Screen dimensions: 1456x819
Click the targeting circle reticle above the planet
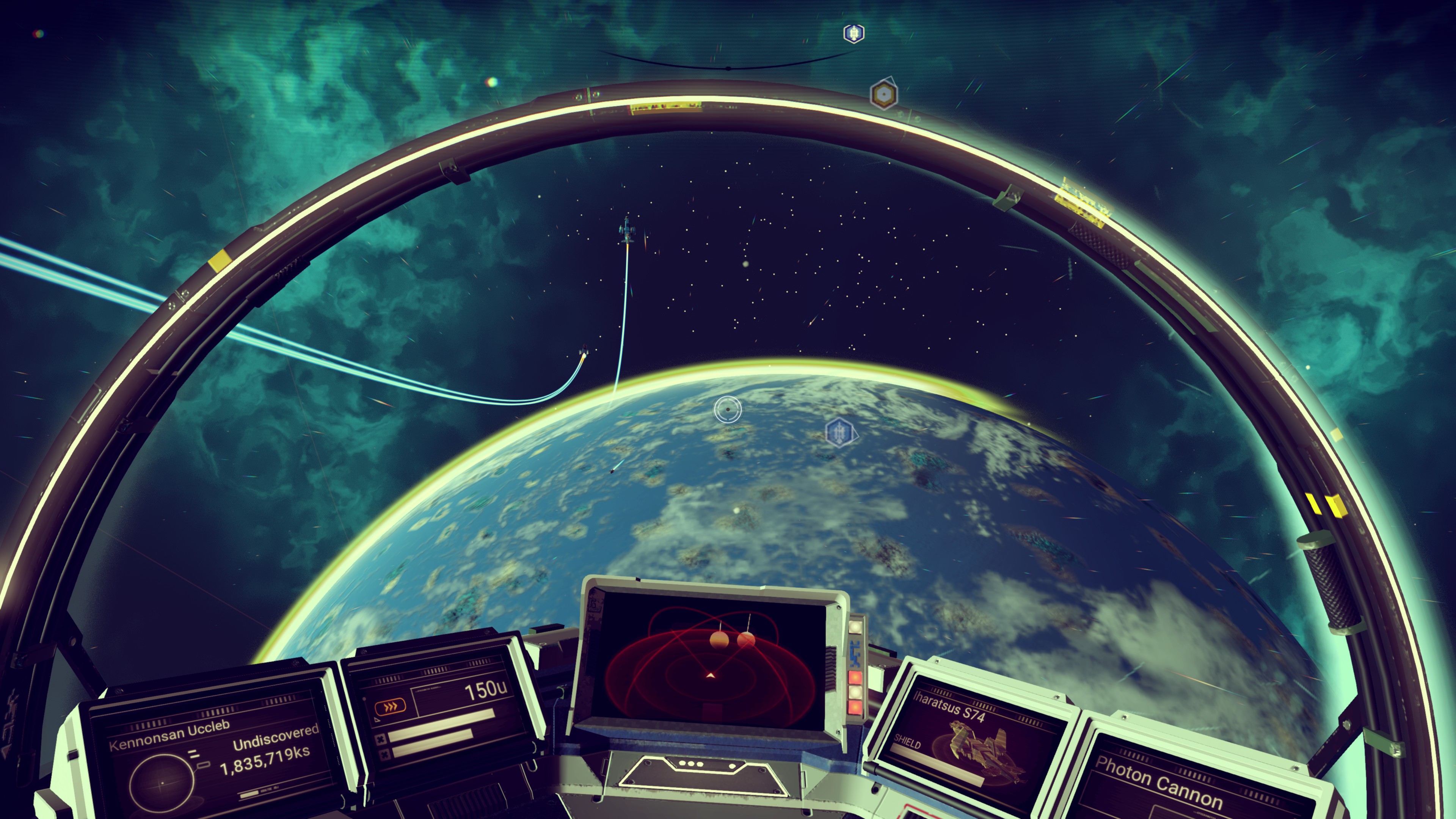pyautogui.click(x=728, y=409)
